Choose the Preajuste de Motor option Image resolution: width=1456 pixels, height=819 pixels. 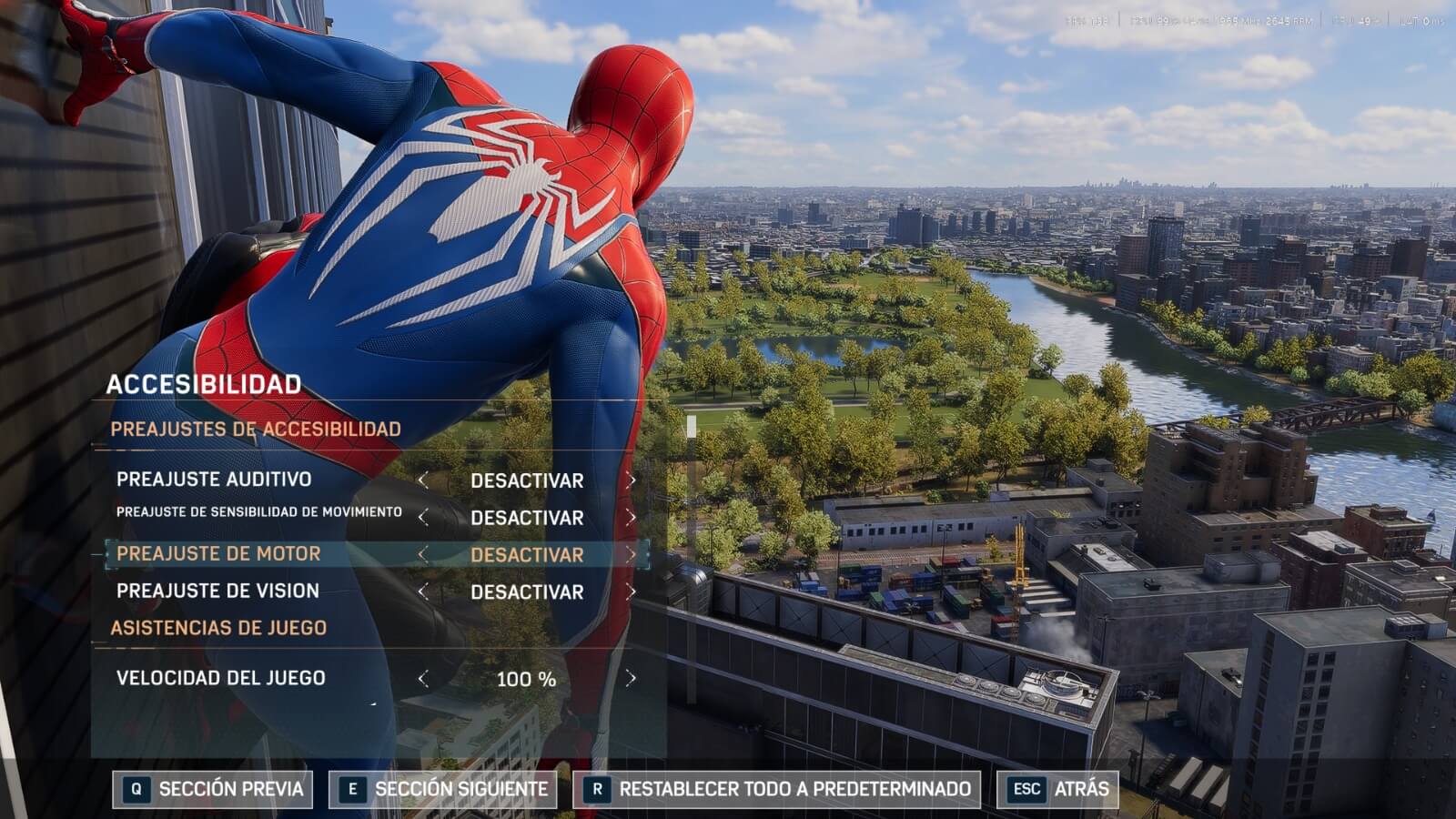point(218,554)
